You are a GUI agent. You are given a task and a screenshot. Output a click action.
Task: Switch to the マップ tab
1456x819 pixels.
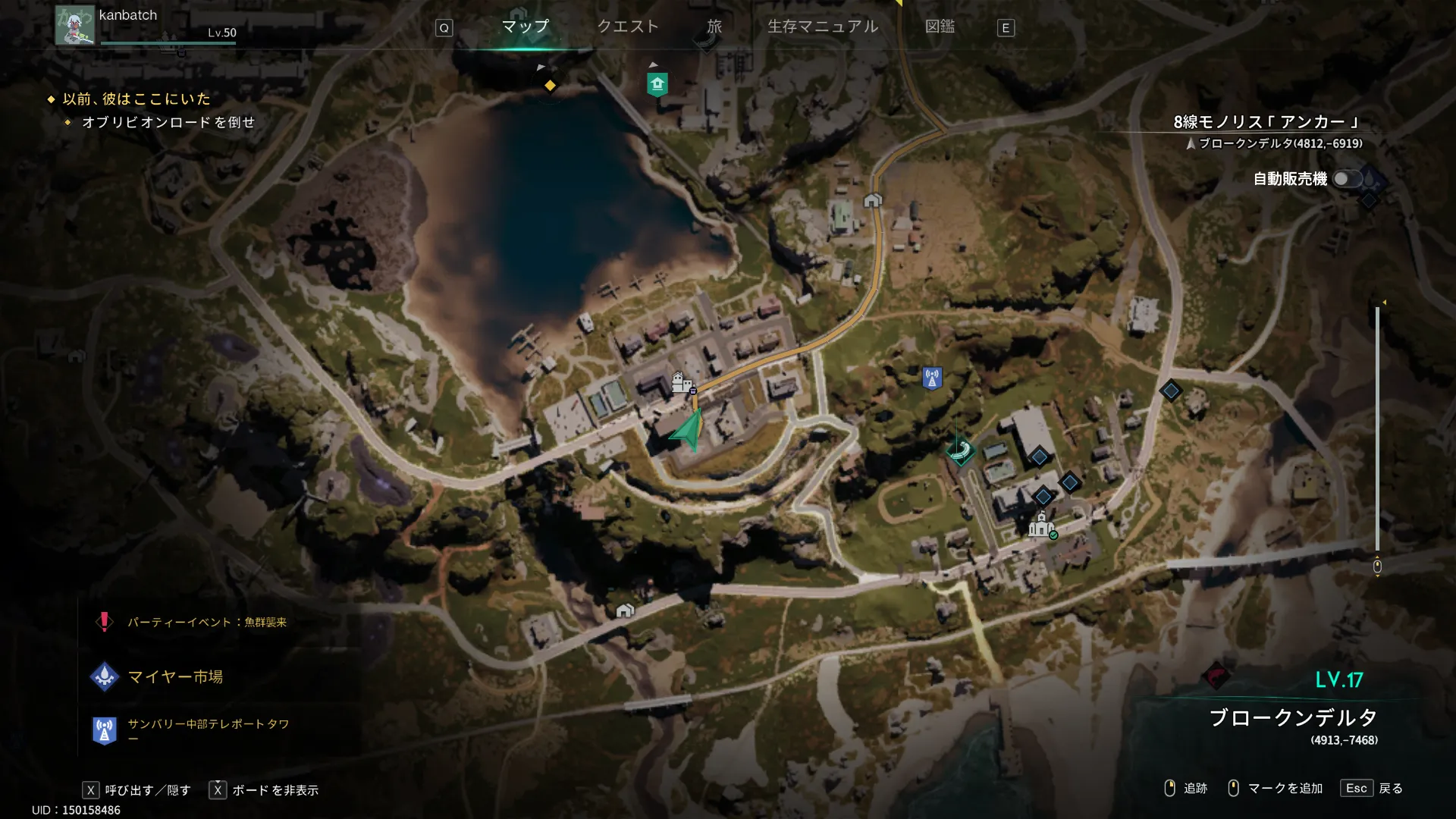point(525,27)
